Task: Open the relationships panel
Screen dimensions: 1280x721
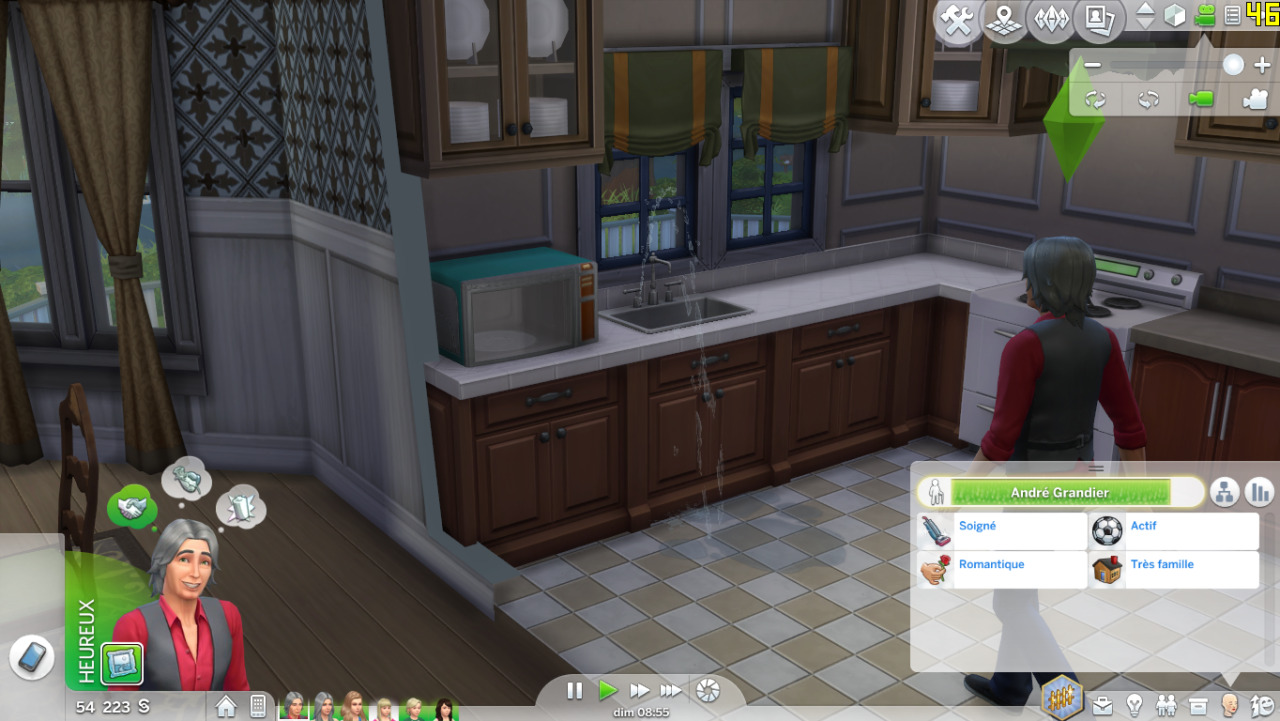Action: (1167, 705)
